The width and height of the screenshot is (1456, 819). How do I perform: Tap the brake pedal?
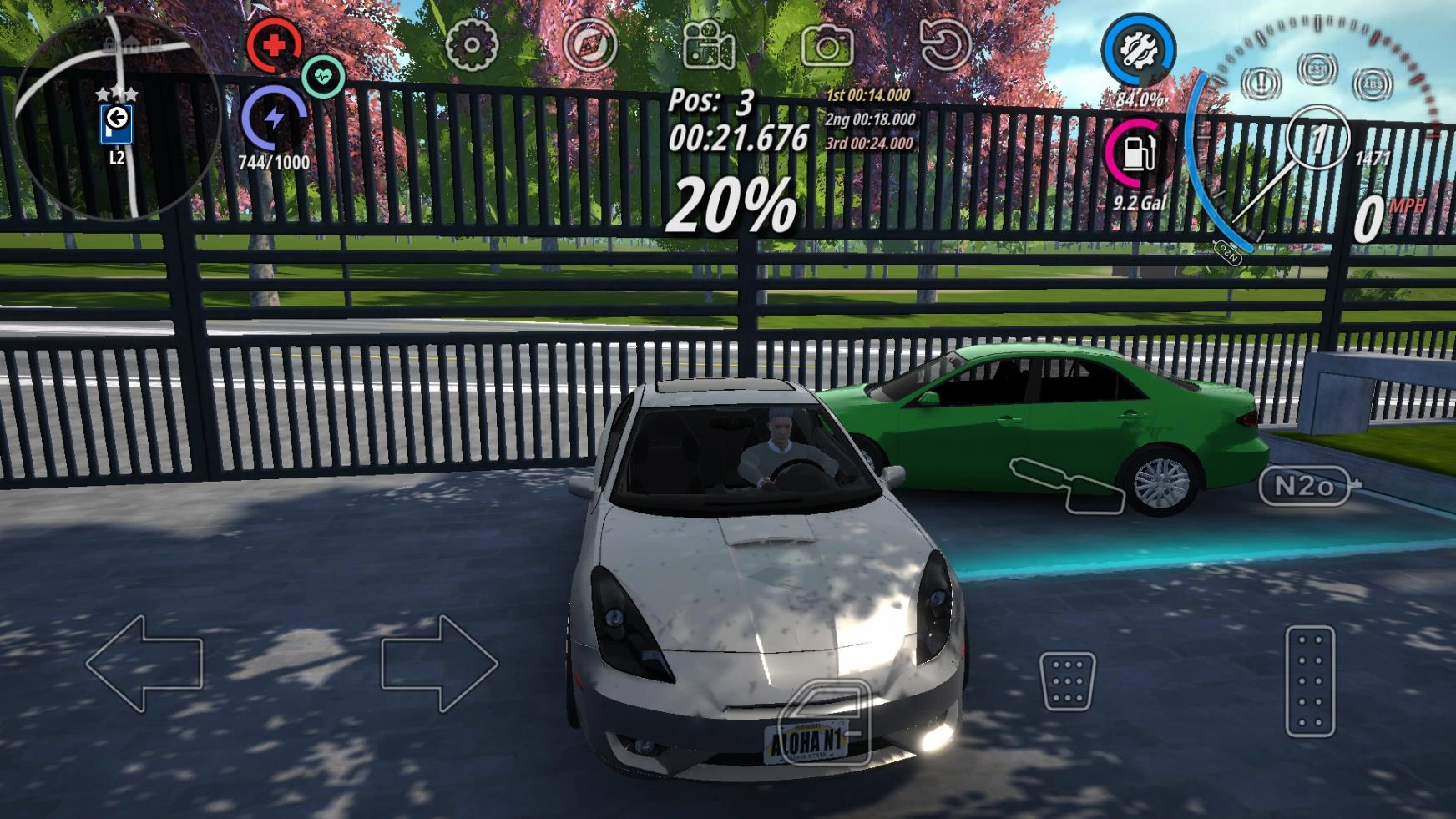tap(1067, 681)
